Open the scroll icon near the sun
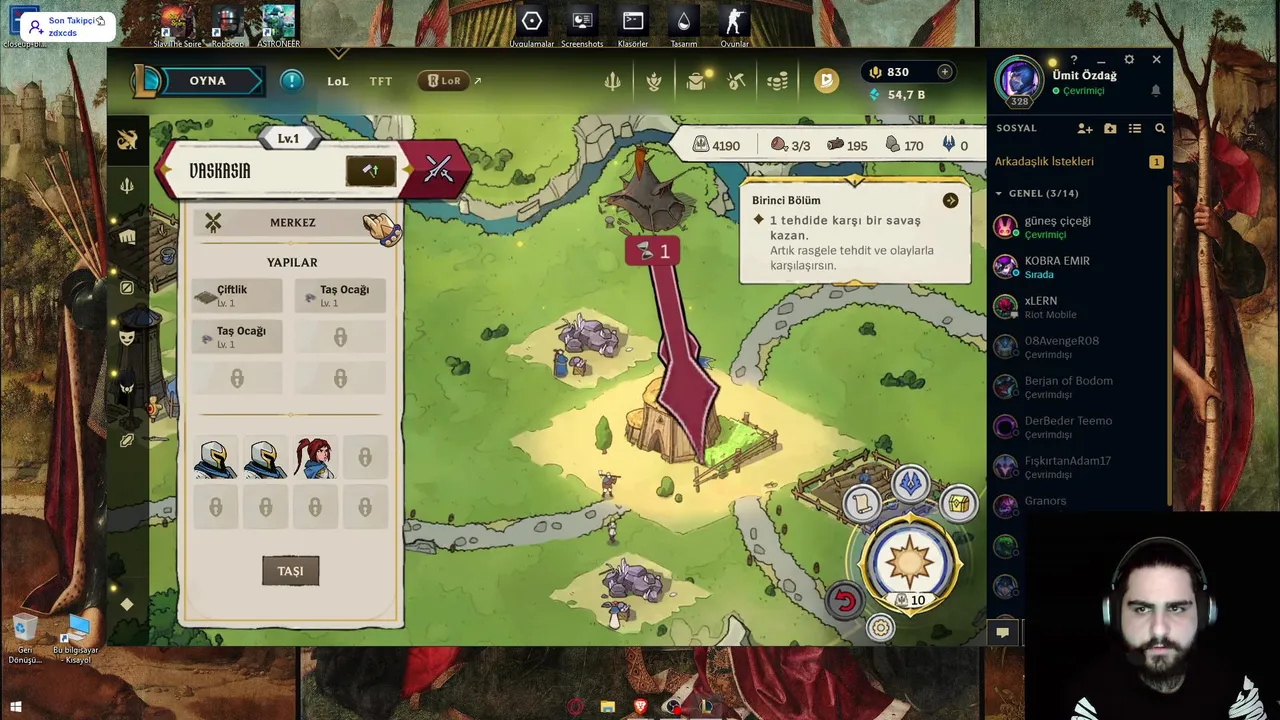 pyautogui.click(x=861, y=503)
